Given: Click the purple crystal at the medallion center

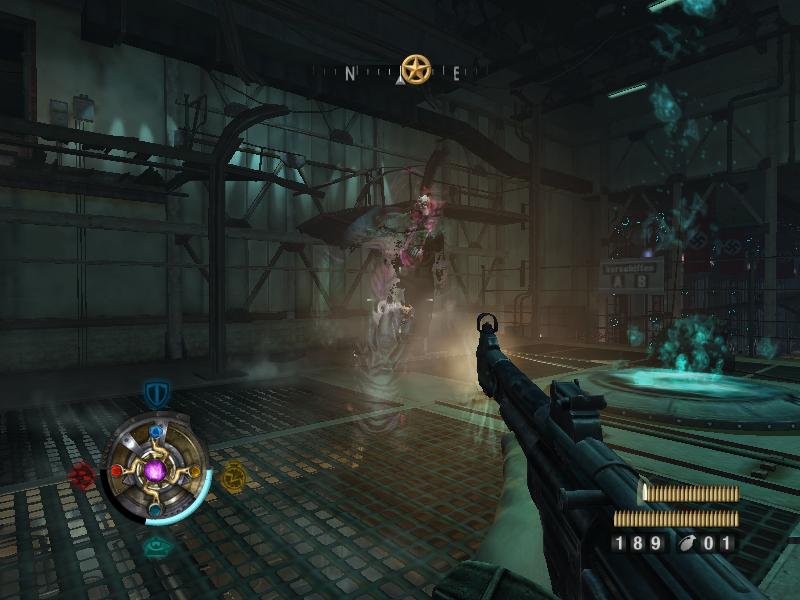Looking at the screenshot, I should [x=156, y=470].
